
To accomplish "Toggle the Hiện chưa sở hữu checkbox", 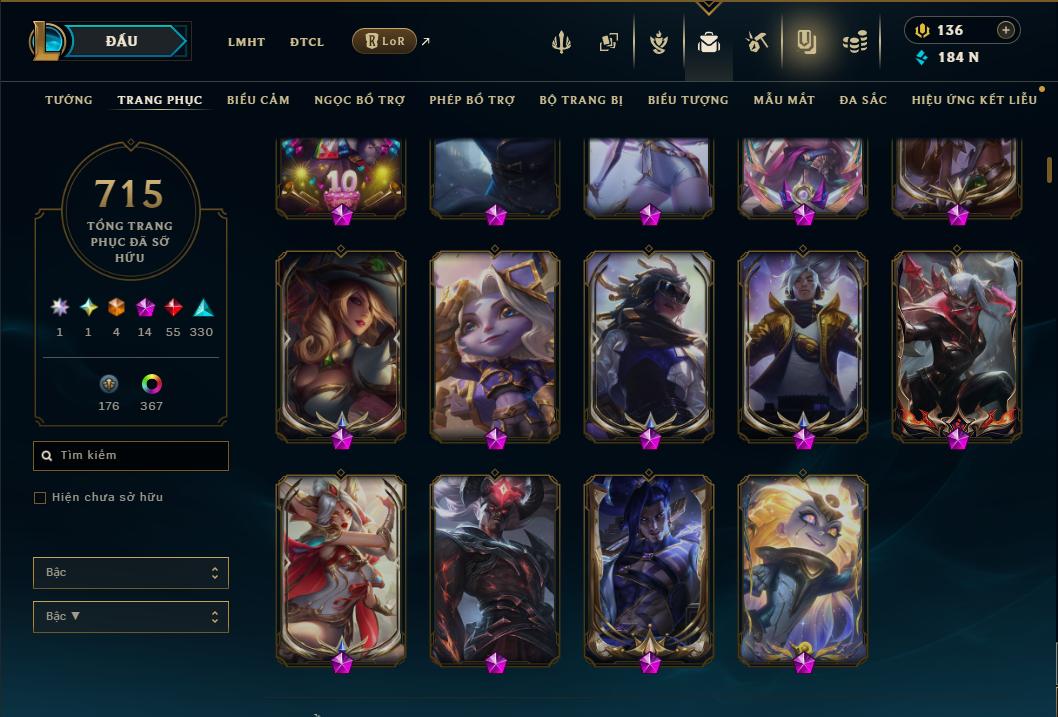I will [40, 498].
